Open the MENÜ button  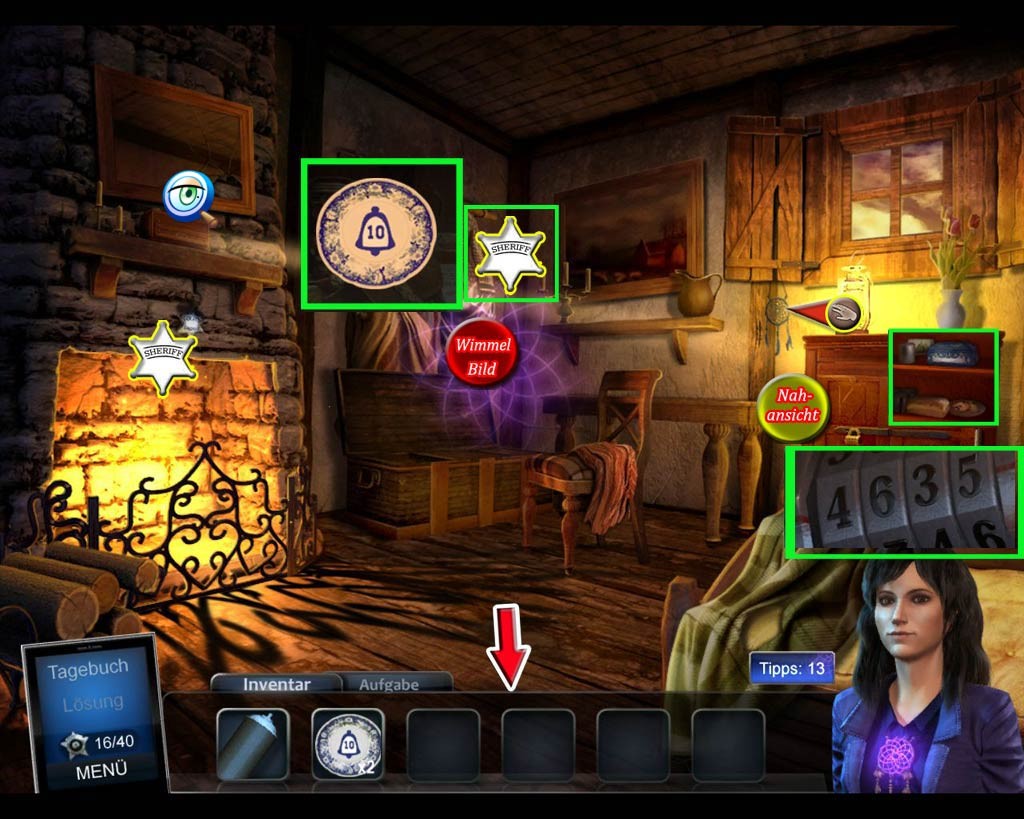pyautogui.click(x=101, y=771)
